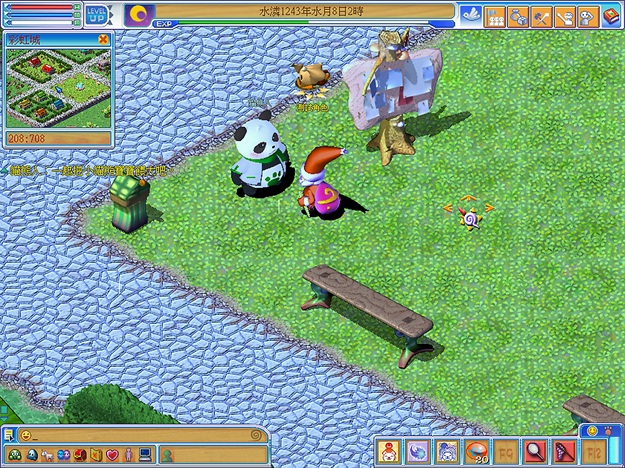Close the minimap panel

[104, 40]
